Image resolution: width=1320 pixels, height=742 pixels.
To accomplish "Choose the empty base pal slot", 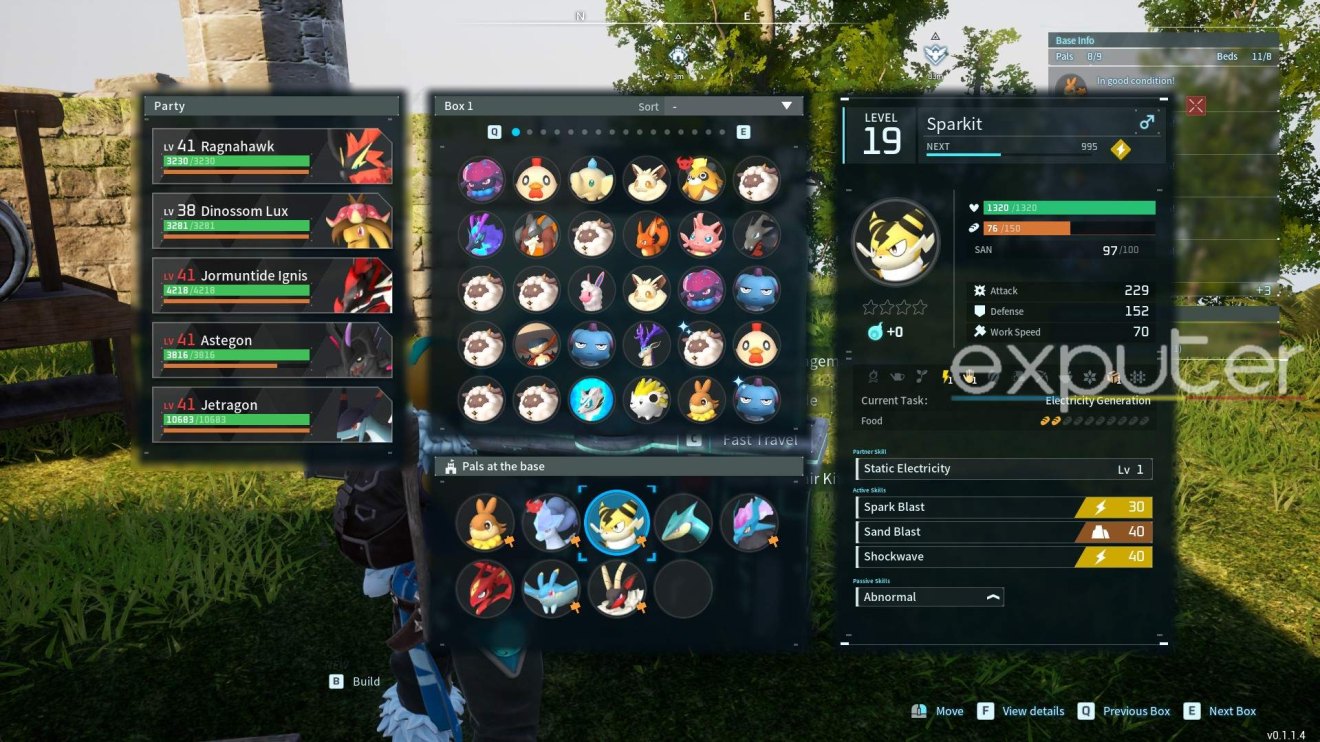I will pos(684,588).
